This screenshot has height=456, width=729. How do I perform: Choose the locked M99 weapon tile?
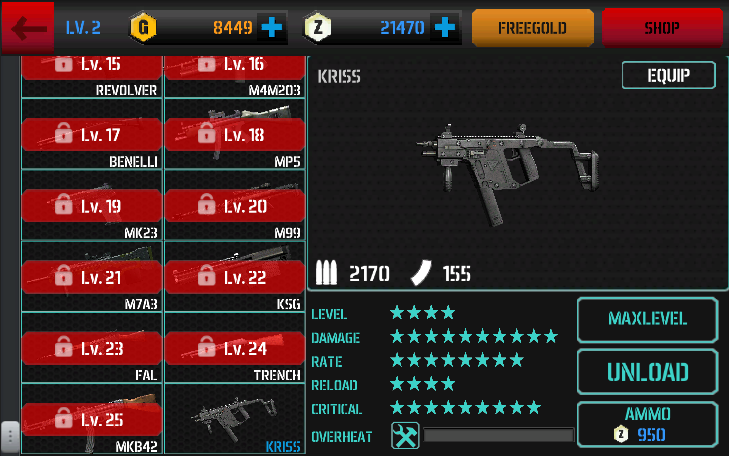point(234,206)
